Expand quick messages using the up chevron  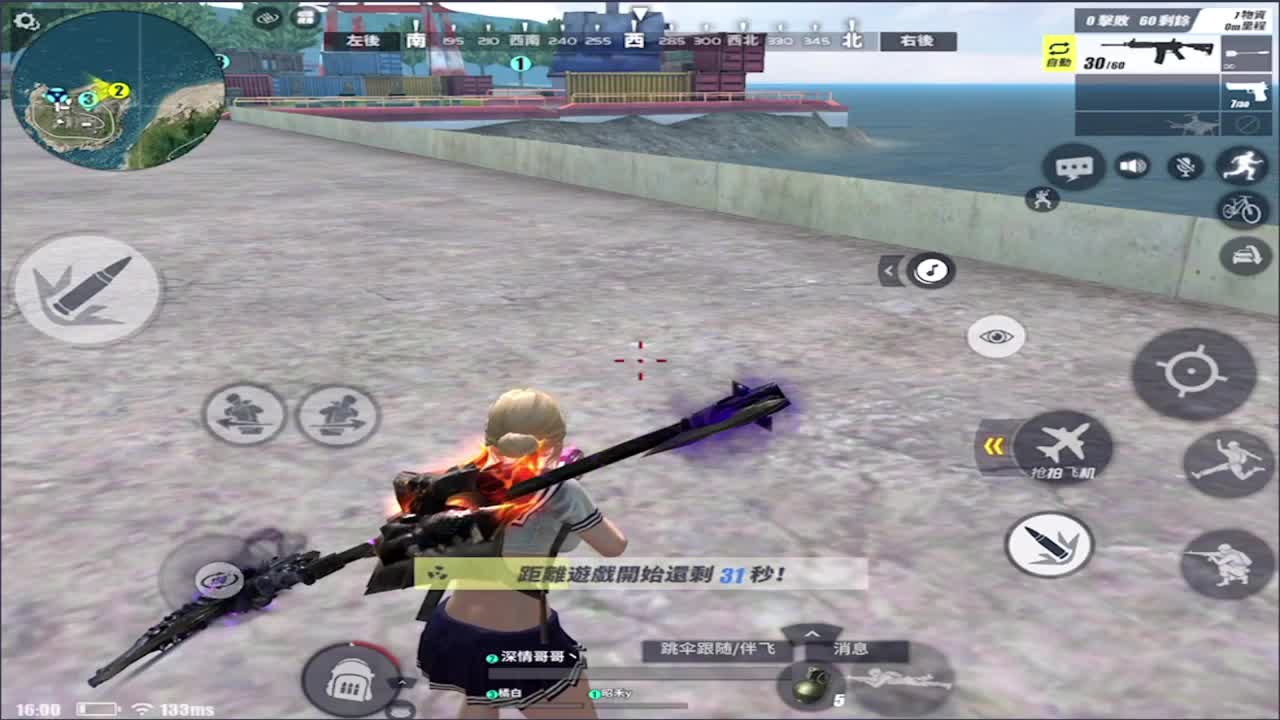(x=812, y=634)
